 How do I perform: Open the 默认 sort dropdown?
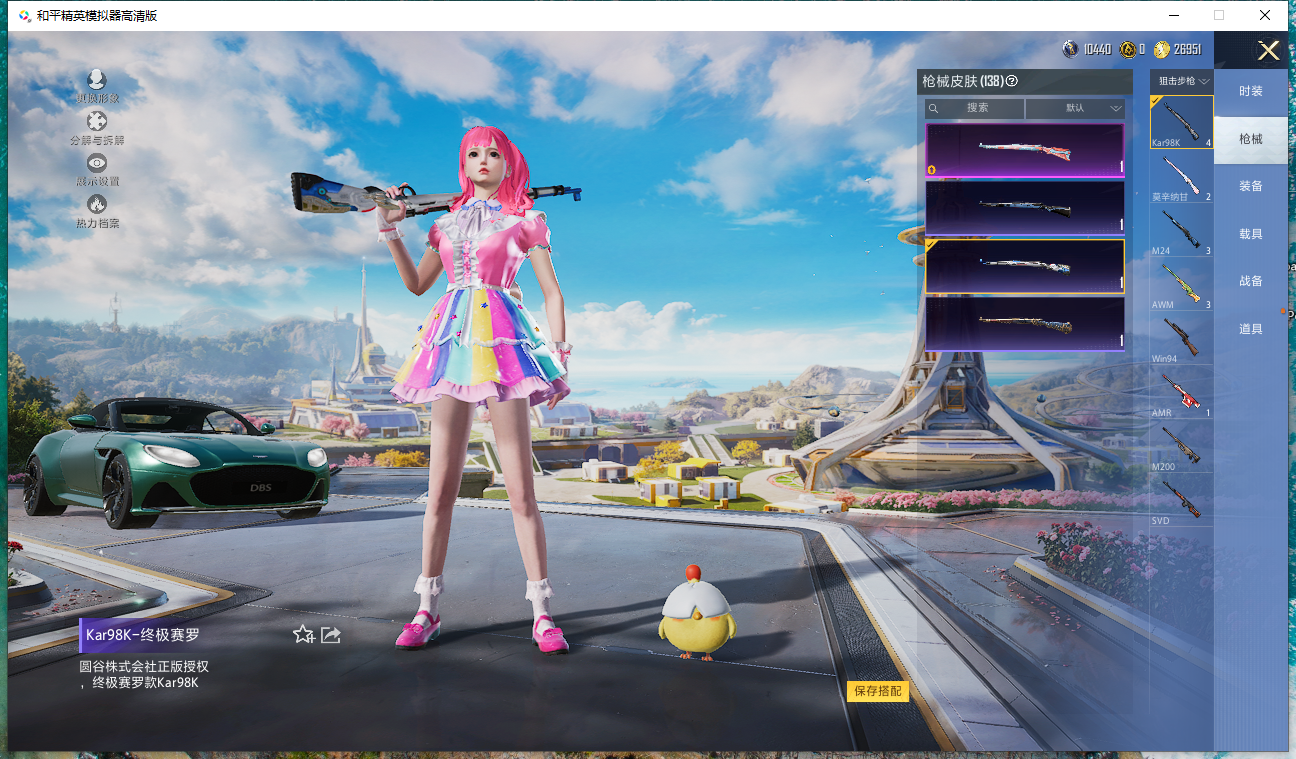pos(1075,108)
